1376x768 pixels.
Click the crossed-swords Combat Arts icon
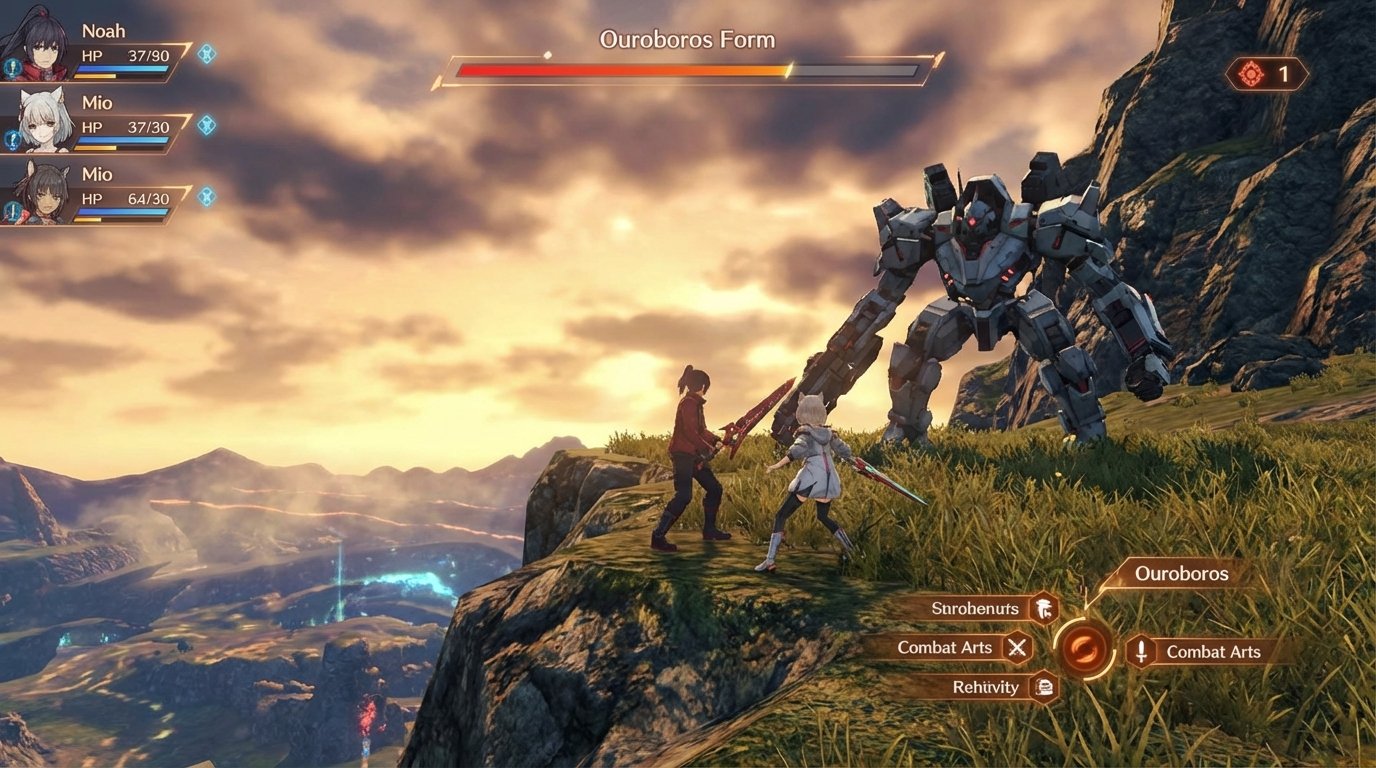tap(1016, 647)
